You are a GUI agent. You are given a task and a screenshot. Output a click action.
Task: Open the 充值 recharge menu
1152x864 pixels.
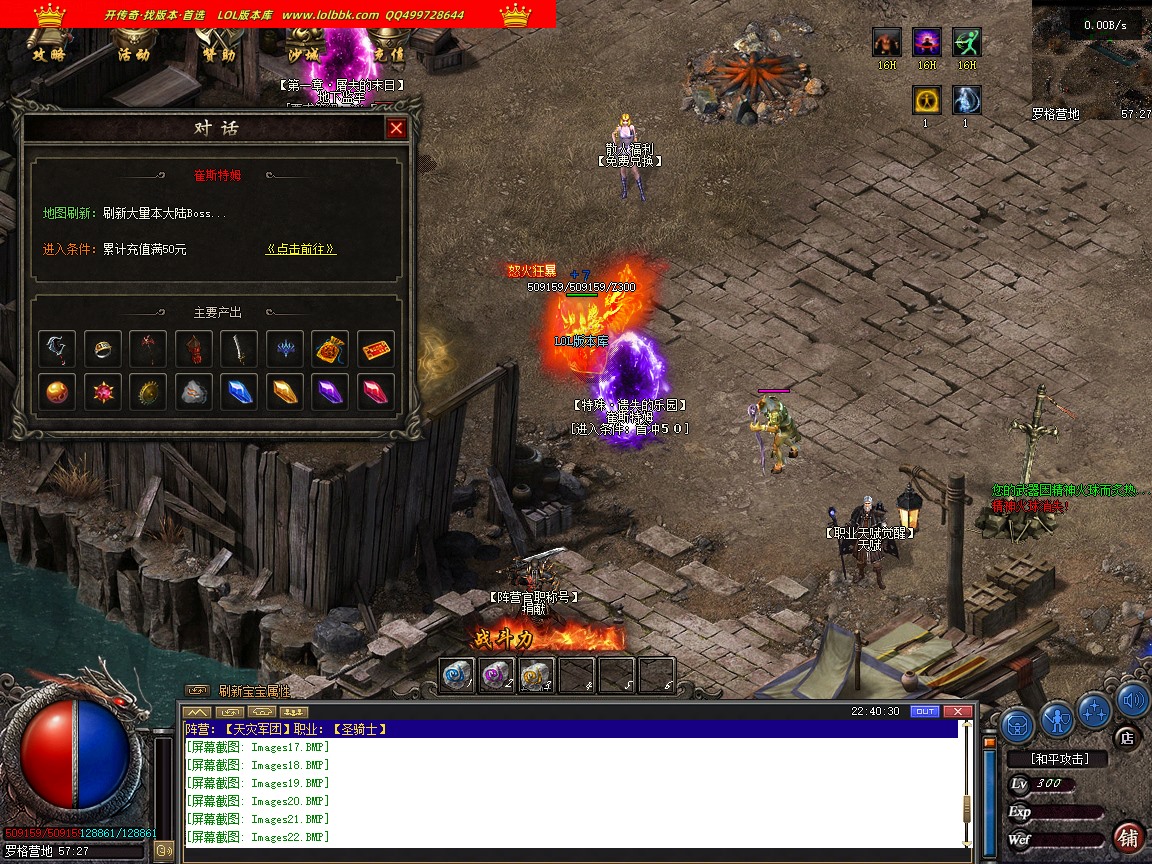390,54
